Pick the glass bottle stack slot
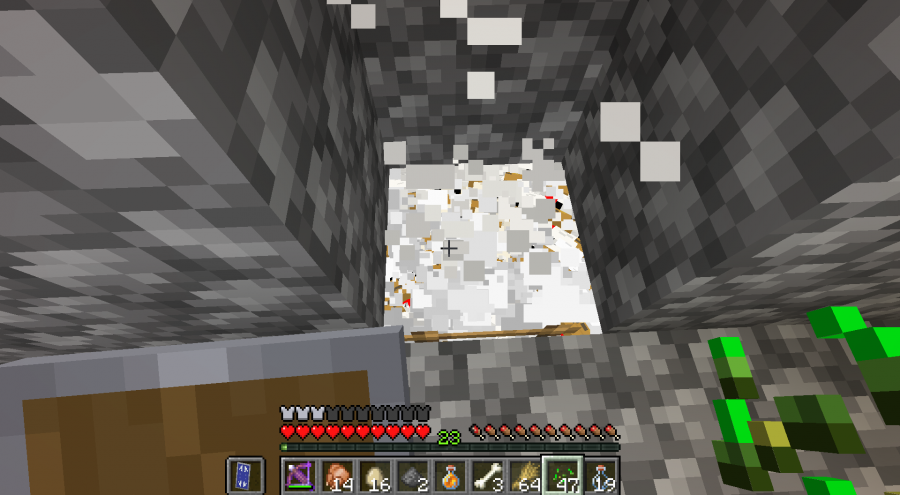 click(600, 474)
